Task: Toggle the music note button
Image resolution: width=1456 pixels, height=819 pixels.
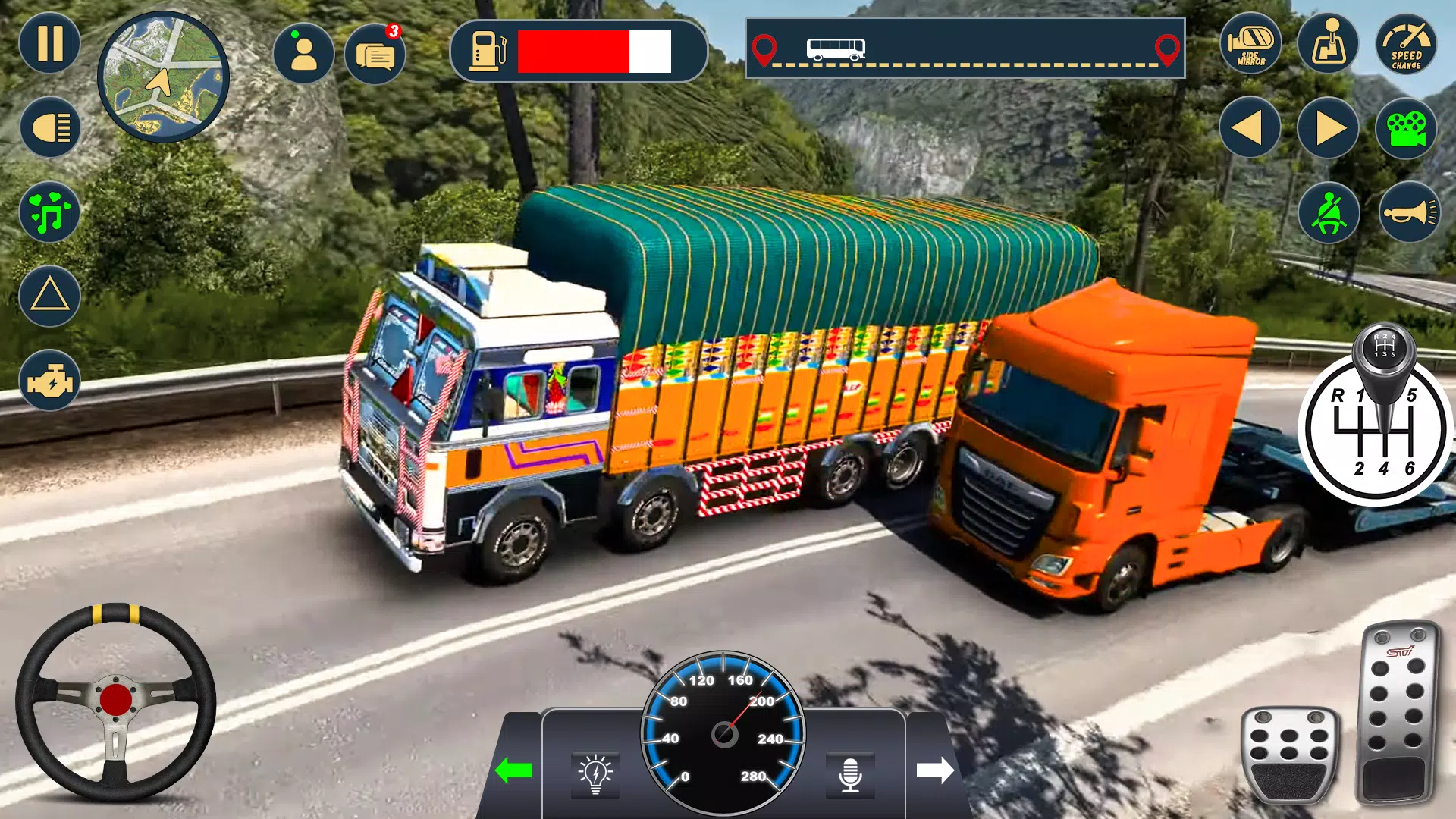Action: point(50,212)
